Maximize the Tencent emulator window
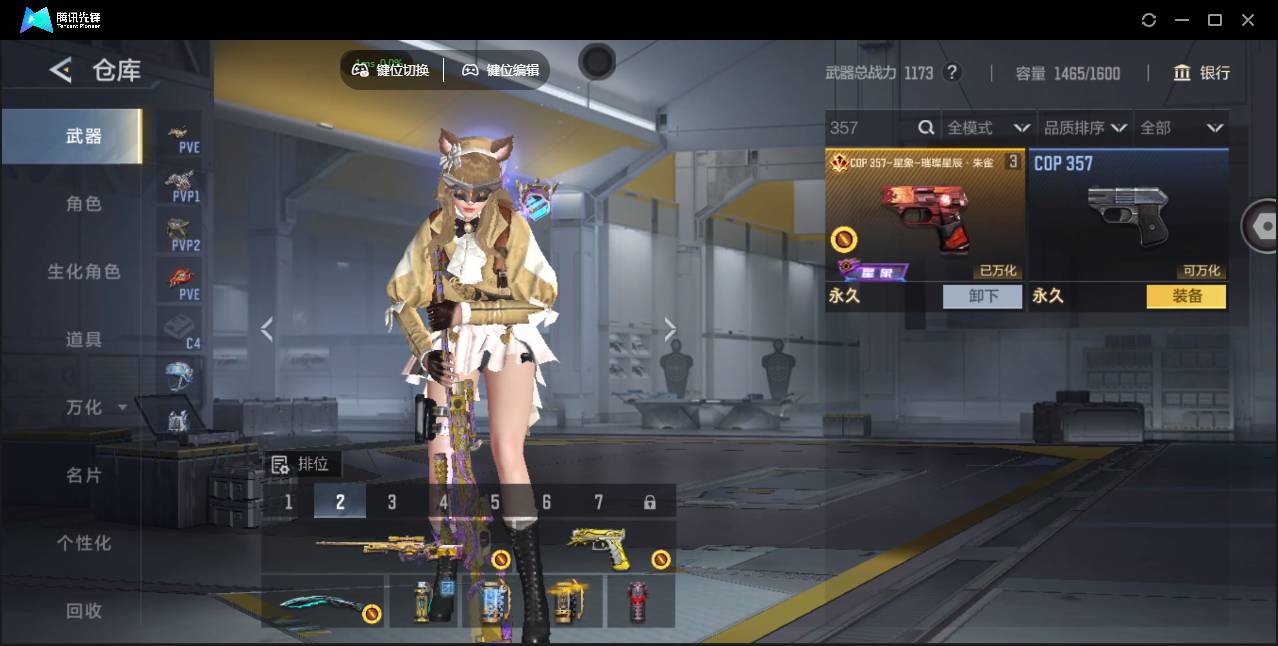This screenshot has width=1278, height=646. tap(1215, 20)
